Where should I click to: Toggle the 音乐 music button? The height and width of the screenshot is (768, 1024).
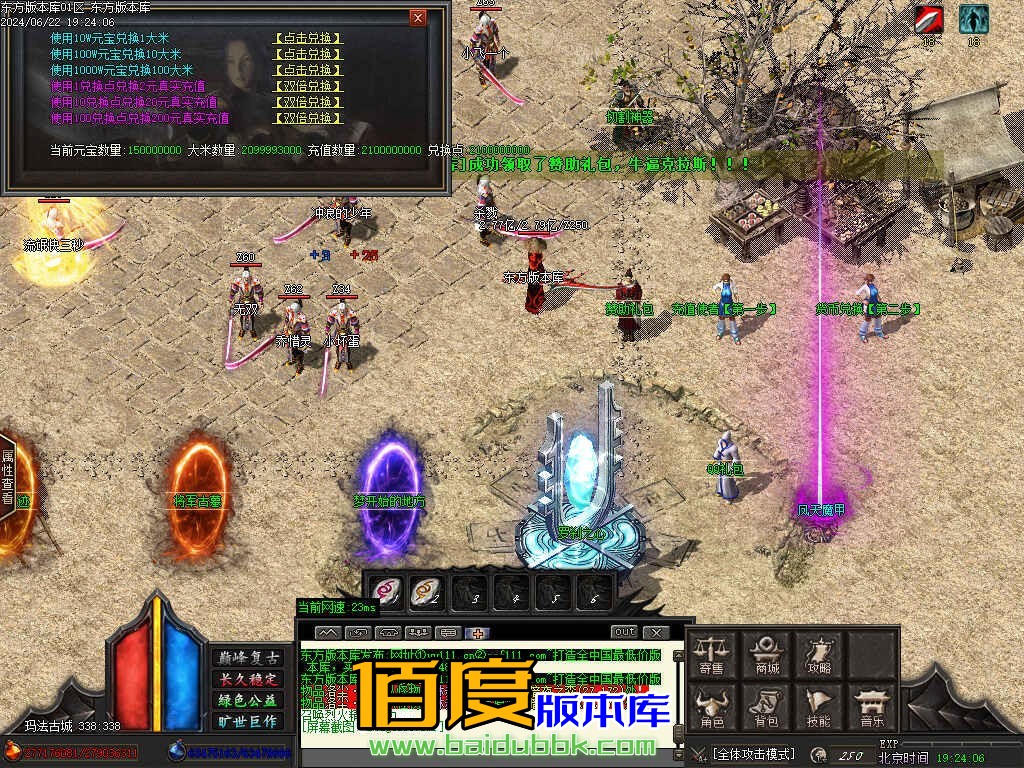(x=872, y=706)
